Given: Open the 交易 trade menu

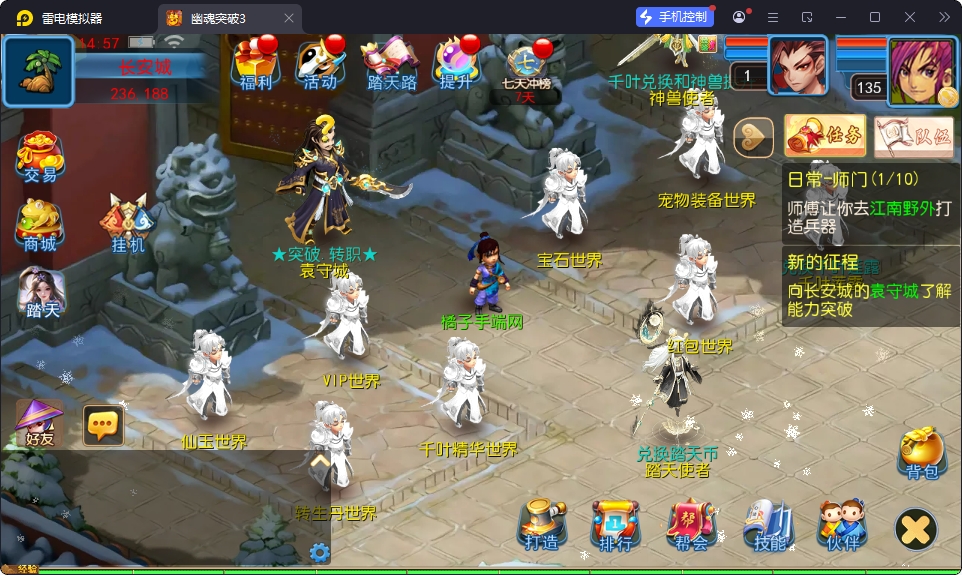Looking at the screenshot, I should coord(40,156).
